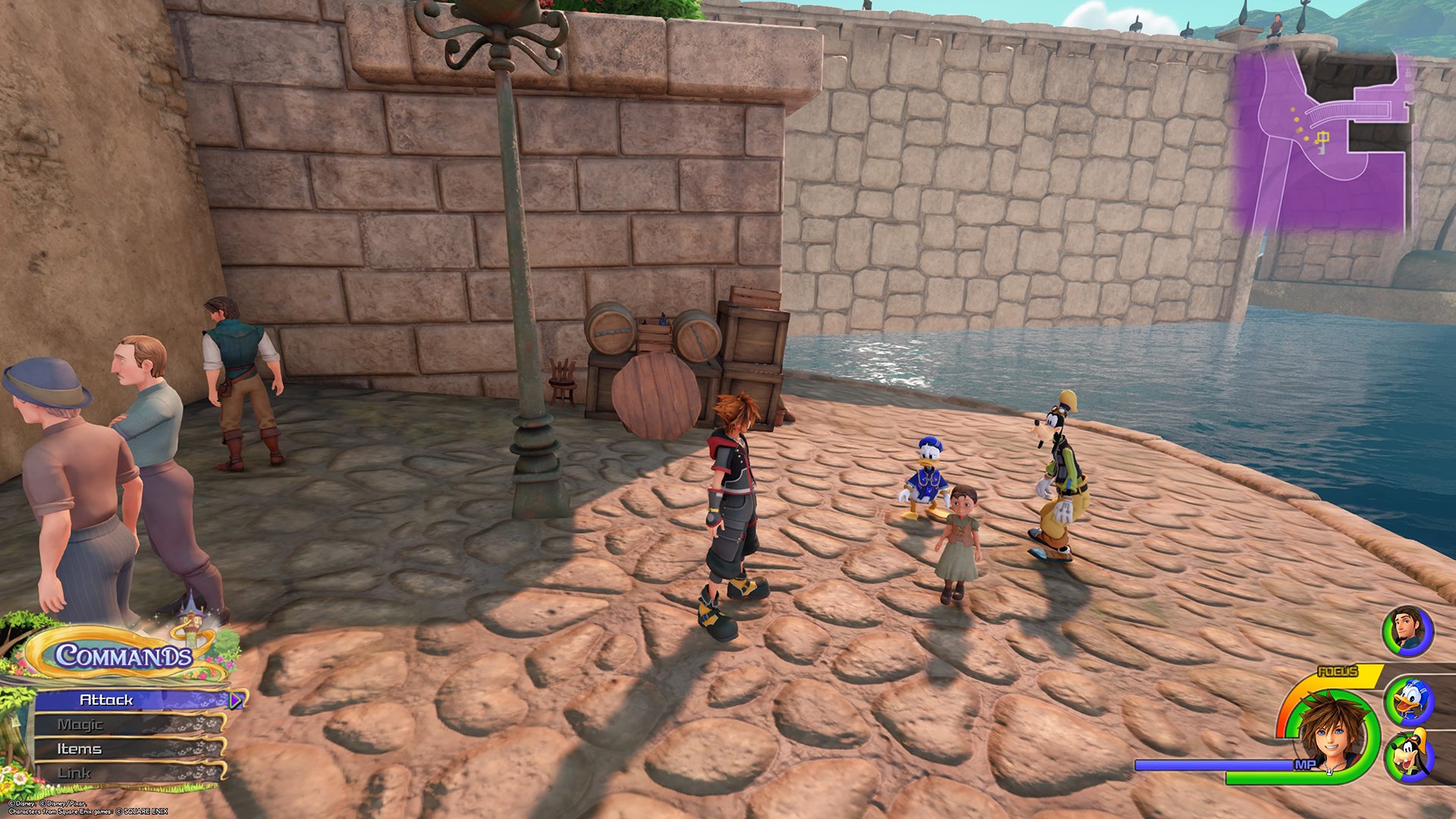Click Donald's party portrait icon
Viewport: 1456px width, 819px height.
tap(1408, 701)
